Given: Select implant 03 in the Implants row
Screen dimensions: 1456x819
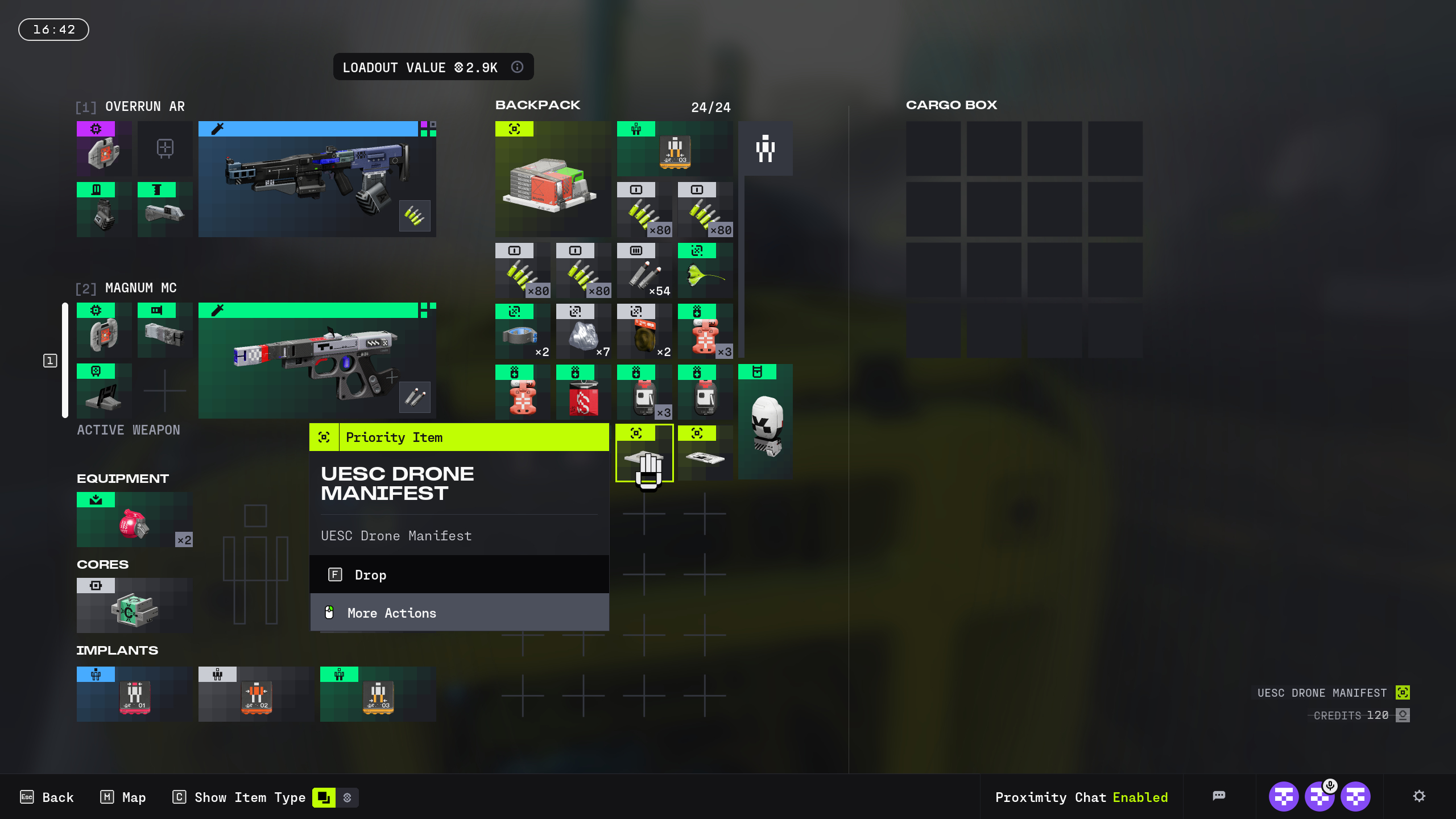Looking at the screenshot, I should point(377,694).
